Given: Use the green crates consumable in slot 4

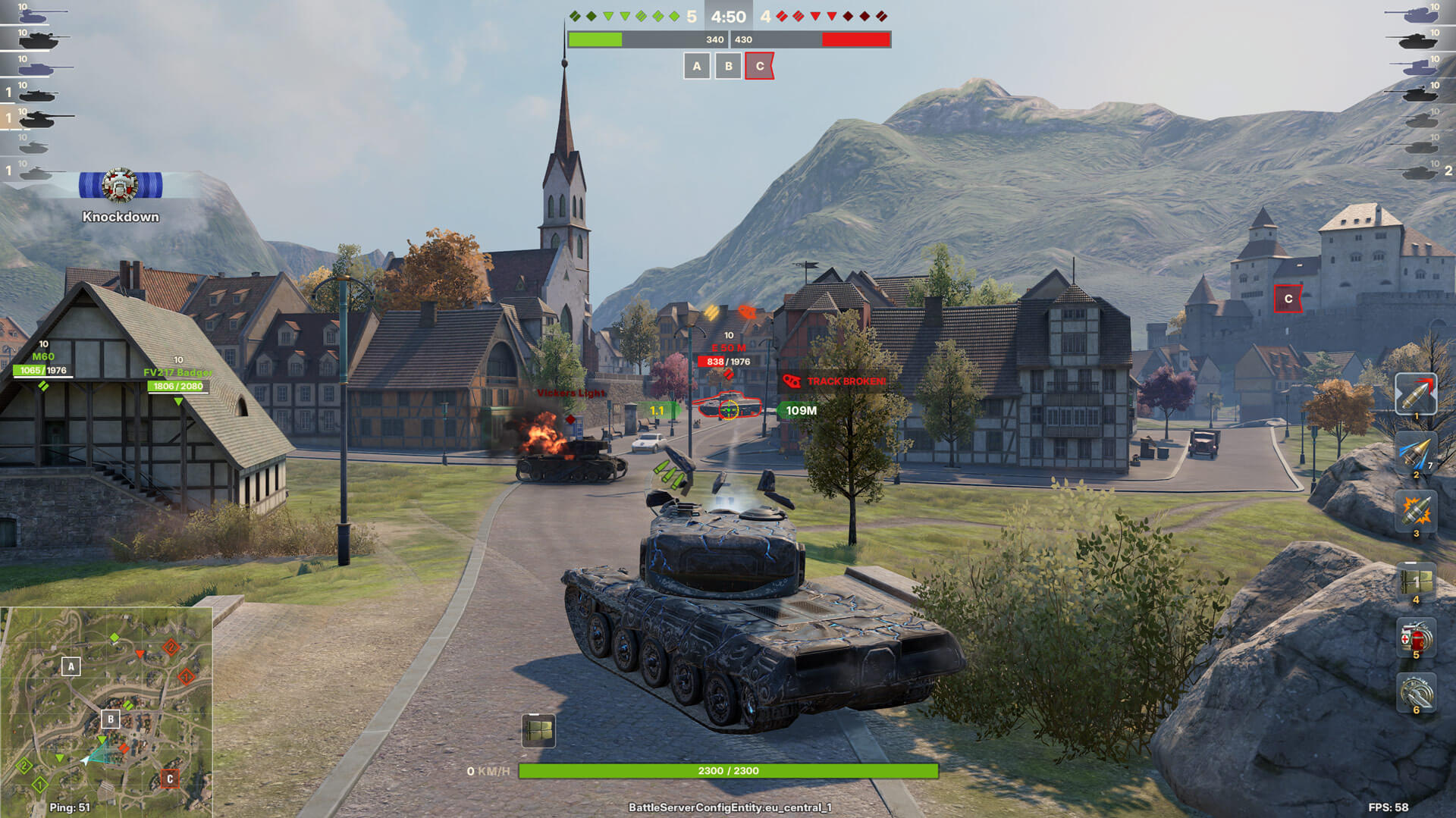Looking at the screenshot, I should click(x=1415, y=581).
